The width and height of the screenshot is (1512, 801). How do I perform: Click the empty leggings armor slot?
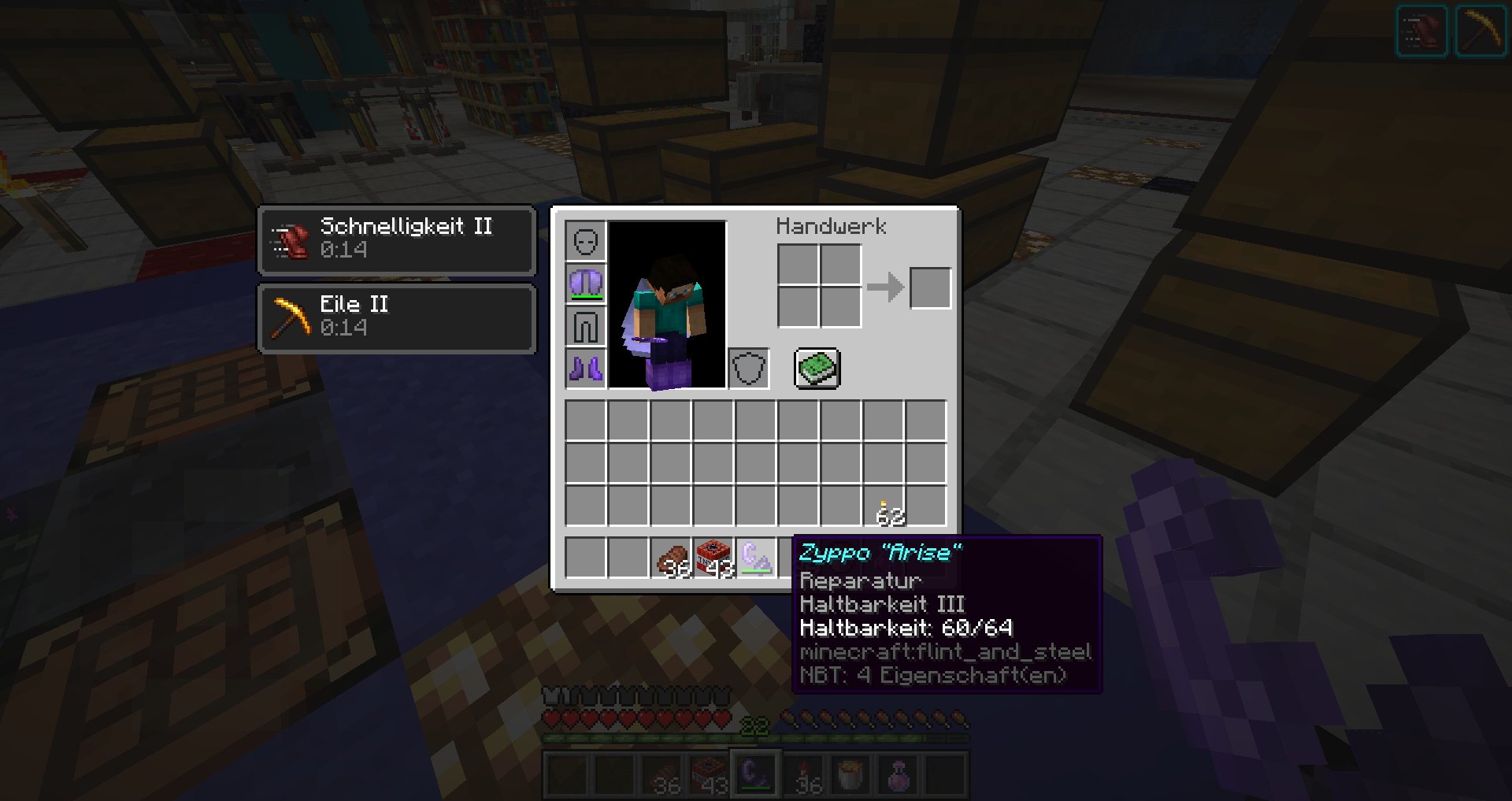[x=585, y=326]
